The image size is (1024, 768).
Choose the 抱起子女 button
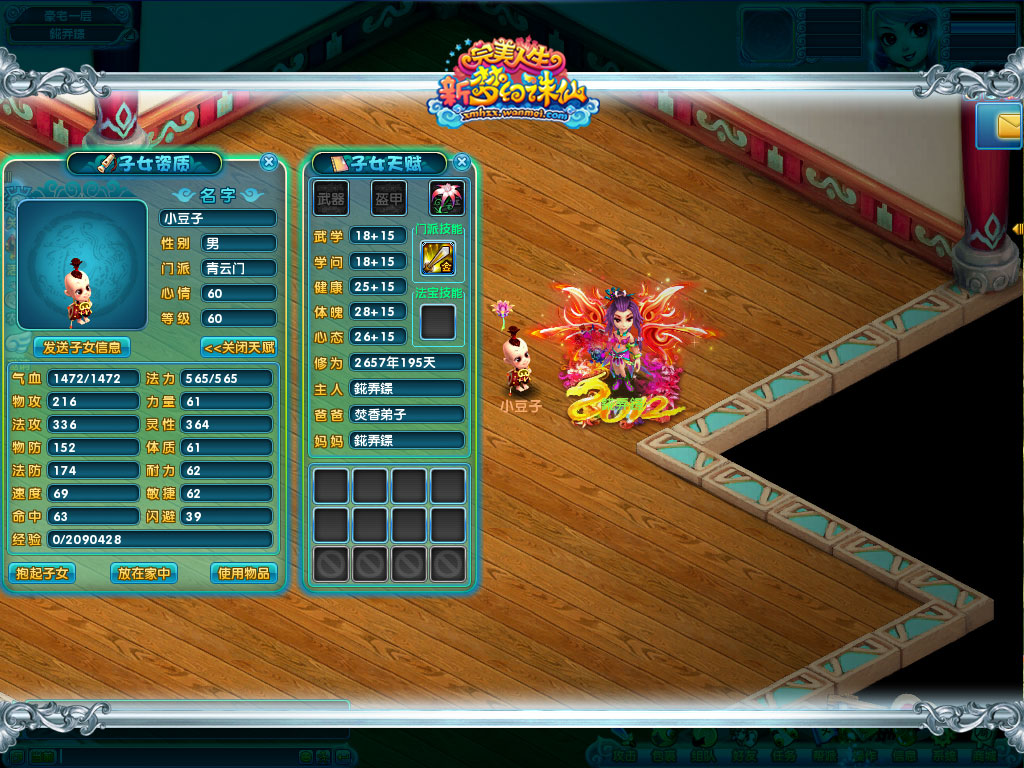(42, 573)
